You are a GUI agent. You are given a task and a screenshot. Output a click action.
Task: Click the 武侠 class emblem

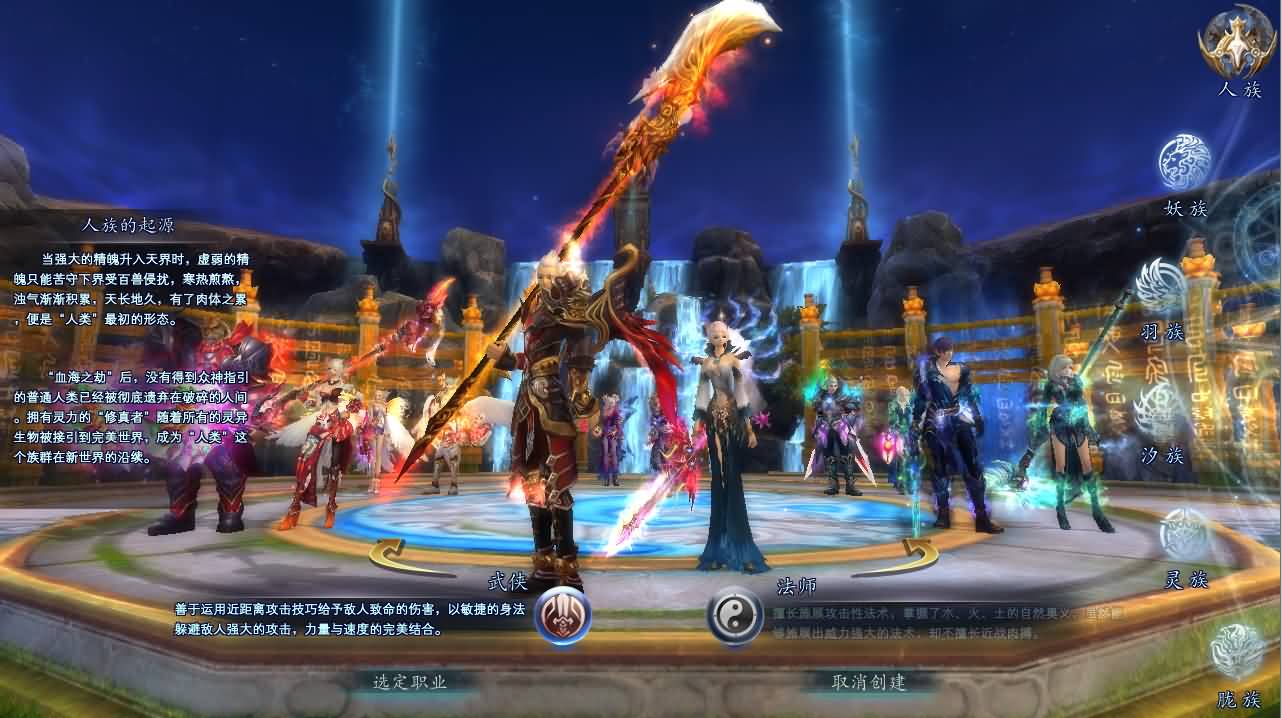point(562,616)
